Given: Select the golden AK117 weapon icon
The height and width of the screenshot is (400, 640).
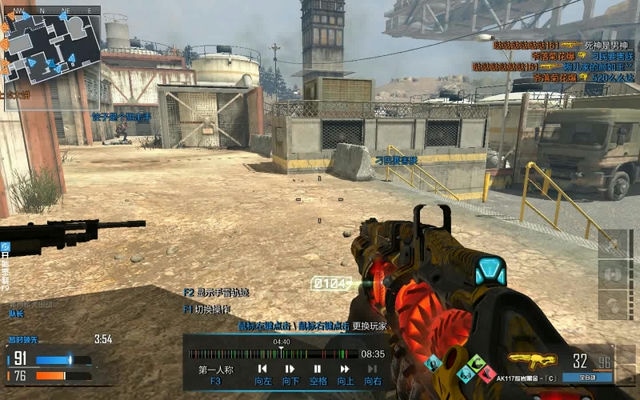Looking at the screenshot, I should click(531, 360).
